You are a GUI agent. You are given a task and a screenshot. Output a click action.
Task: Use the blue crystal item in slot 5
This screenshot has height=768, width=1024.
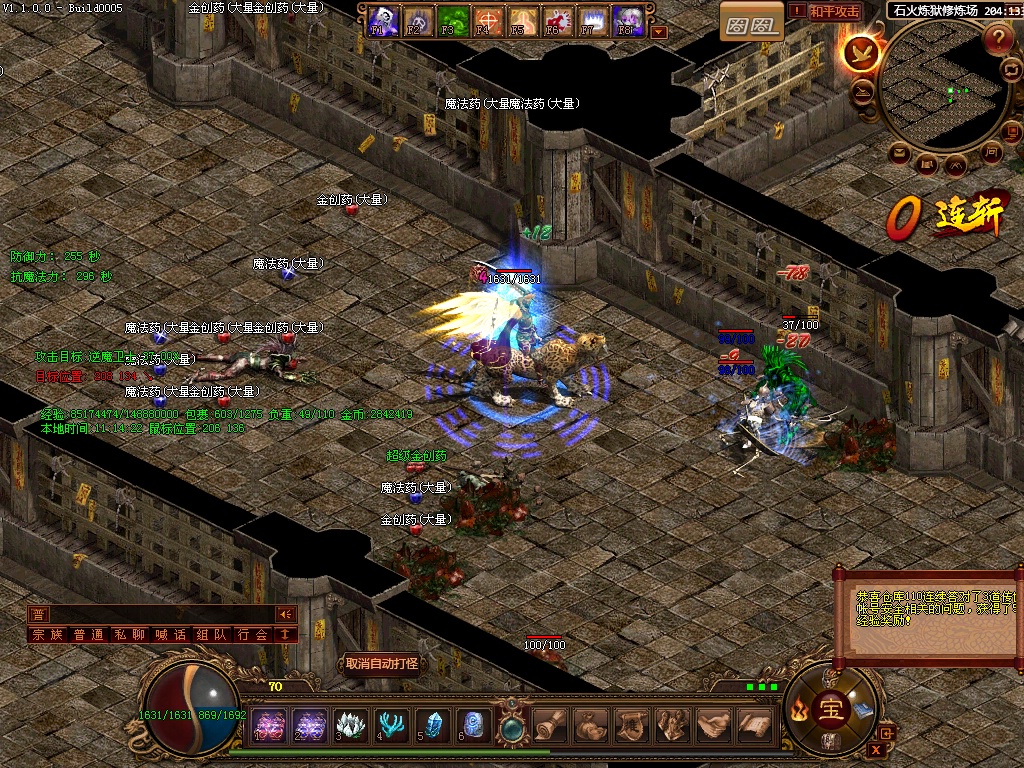(x=432, y=724)
